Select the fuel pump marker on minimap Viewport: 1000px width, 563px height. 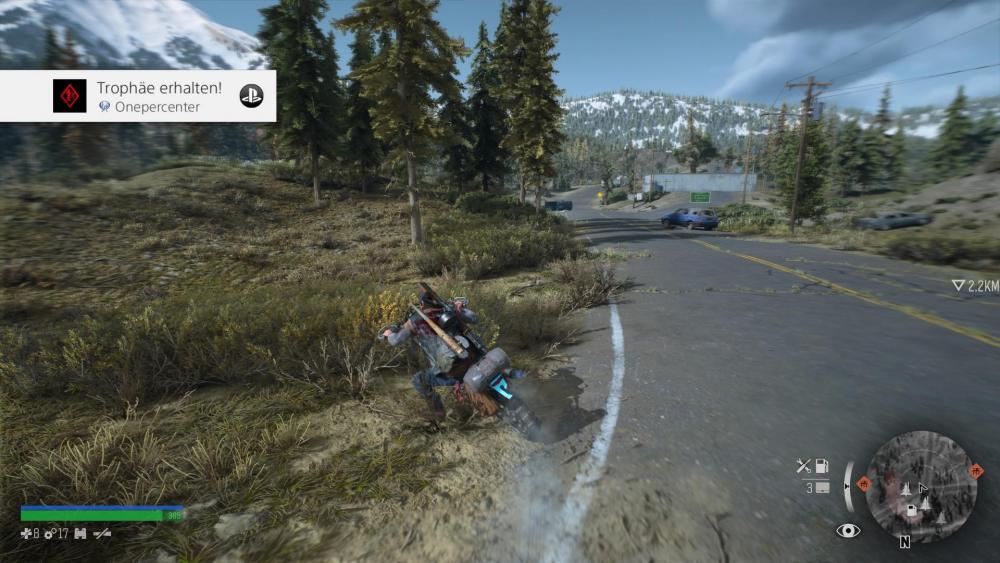(x=912, y=510)
